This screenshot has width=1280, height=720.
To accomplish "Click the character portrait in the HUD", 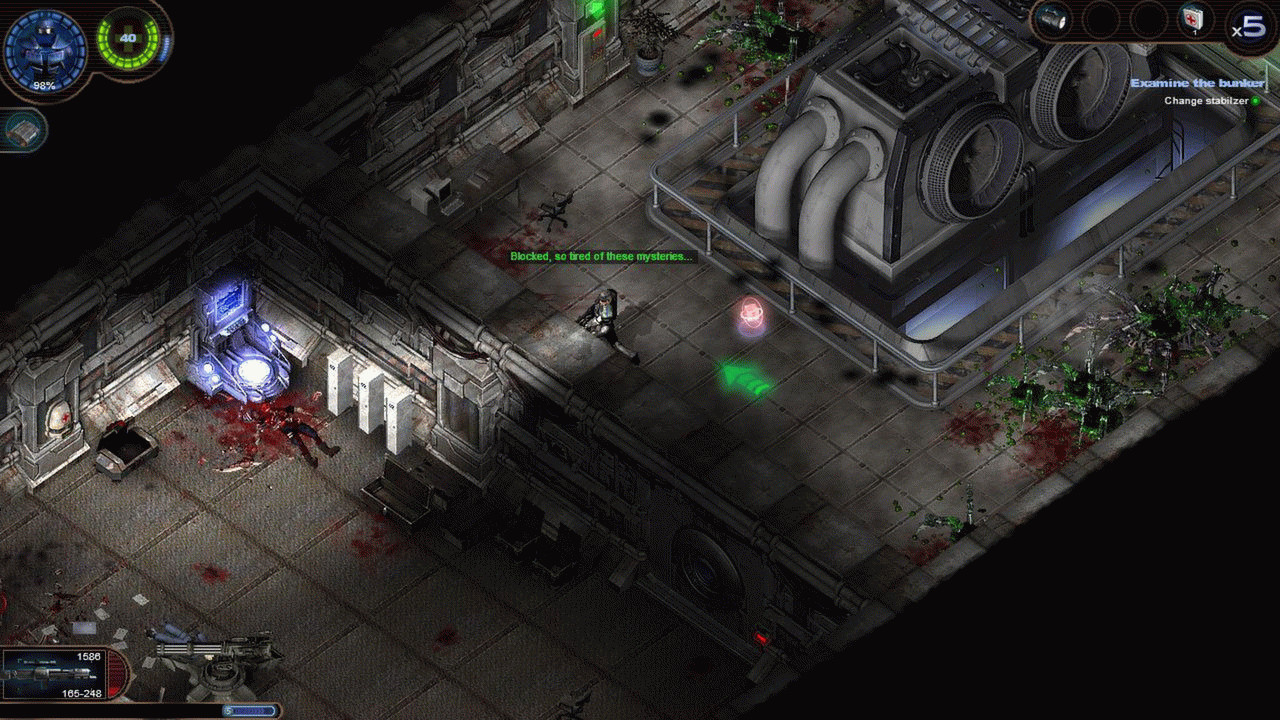I will click(x=44, y=48).
